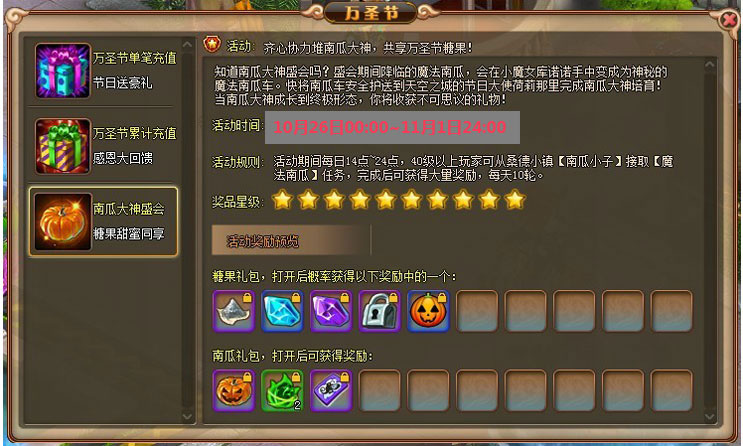This screenshot has width=743, height=446.
Task: View the purple card reward icon
Action: (330, 390)
